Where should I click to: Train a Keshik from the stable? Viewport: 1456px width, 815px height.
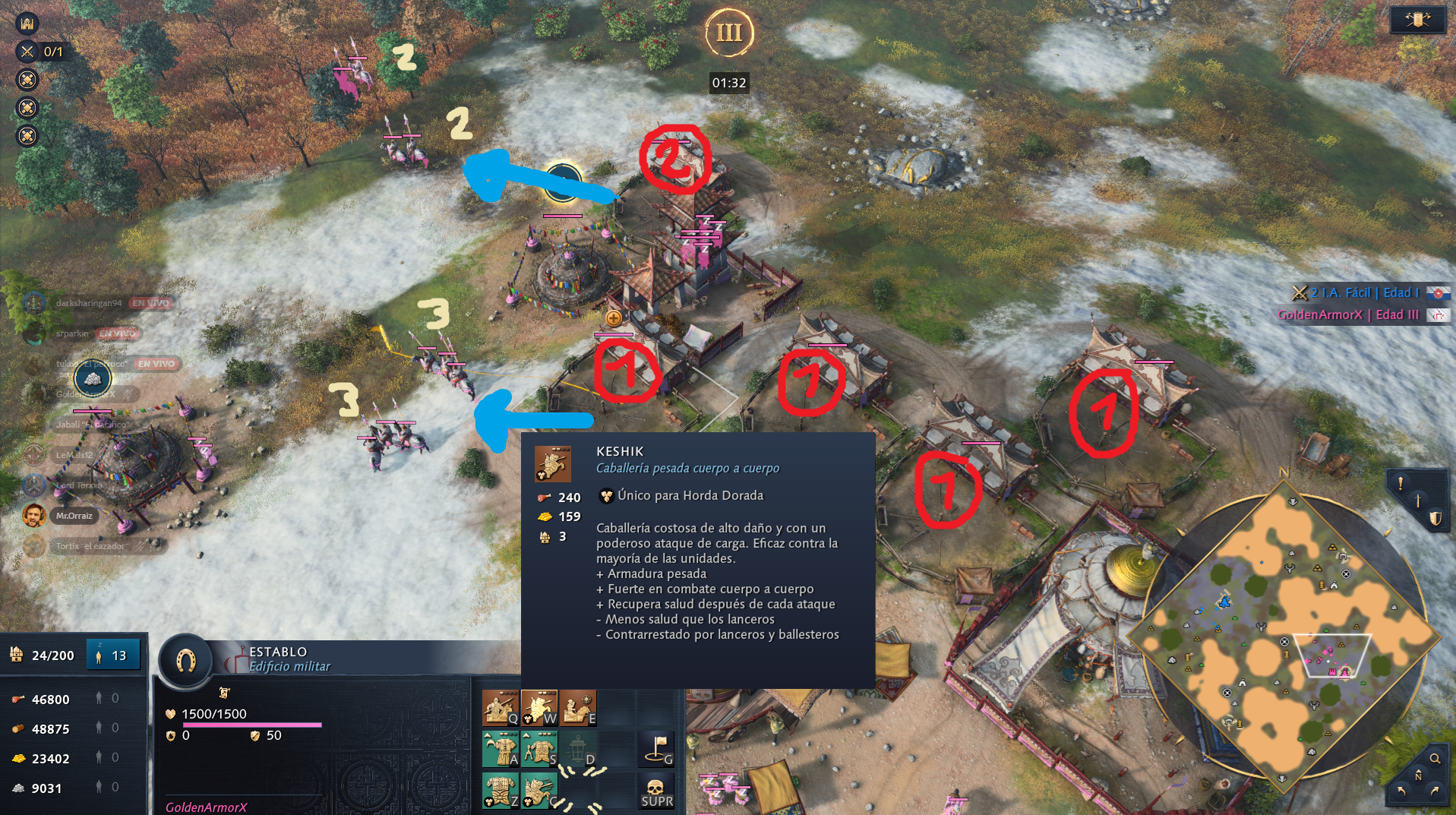pyautogui.click(x=539, y=708)
